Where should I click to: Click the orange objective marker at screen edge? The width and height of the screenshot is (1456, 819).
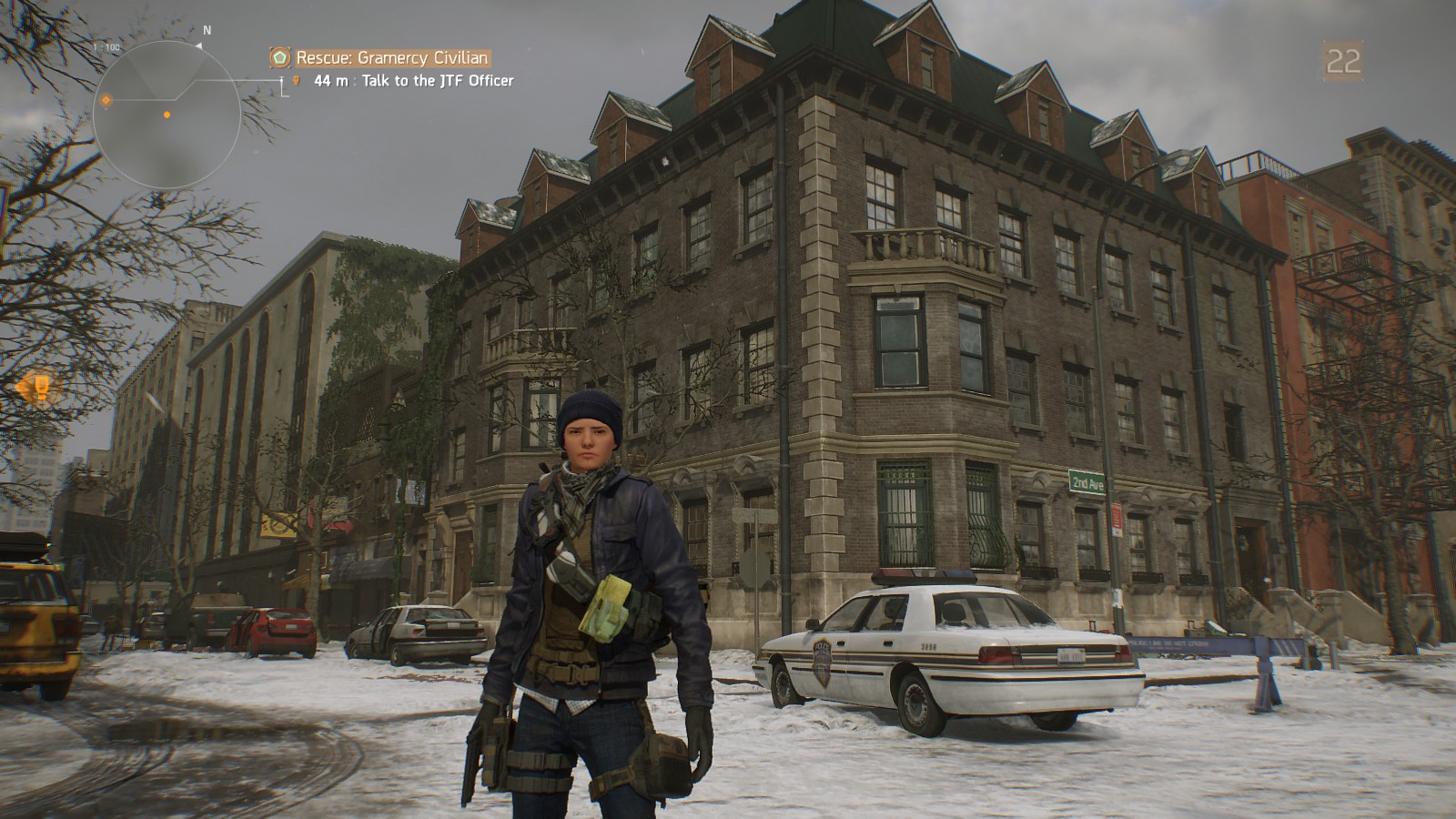click(x=35, y=389)
